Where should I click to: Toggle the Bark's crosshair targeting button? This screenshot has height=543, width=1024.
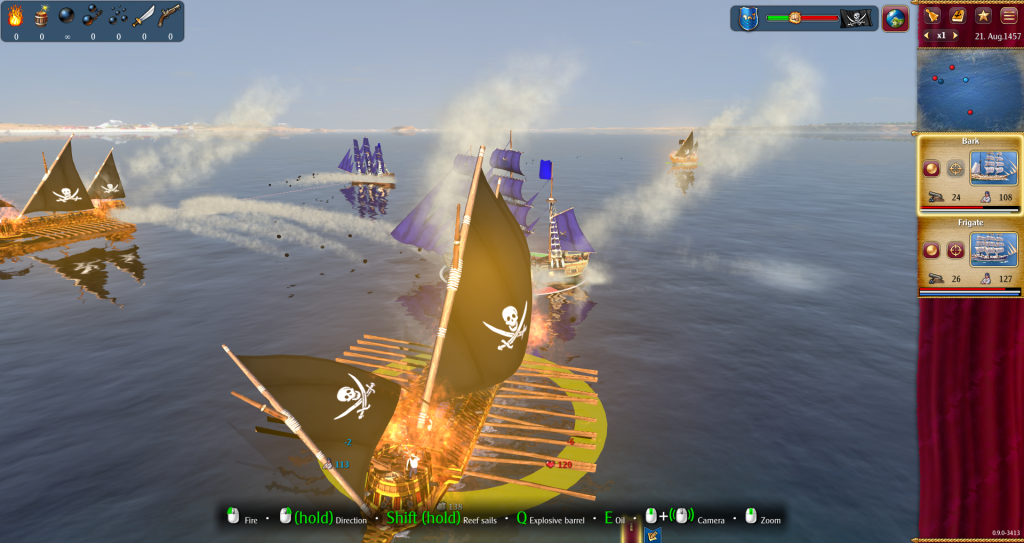pos(955,168)
